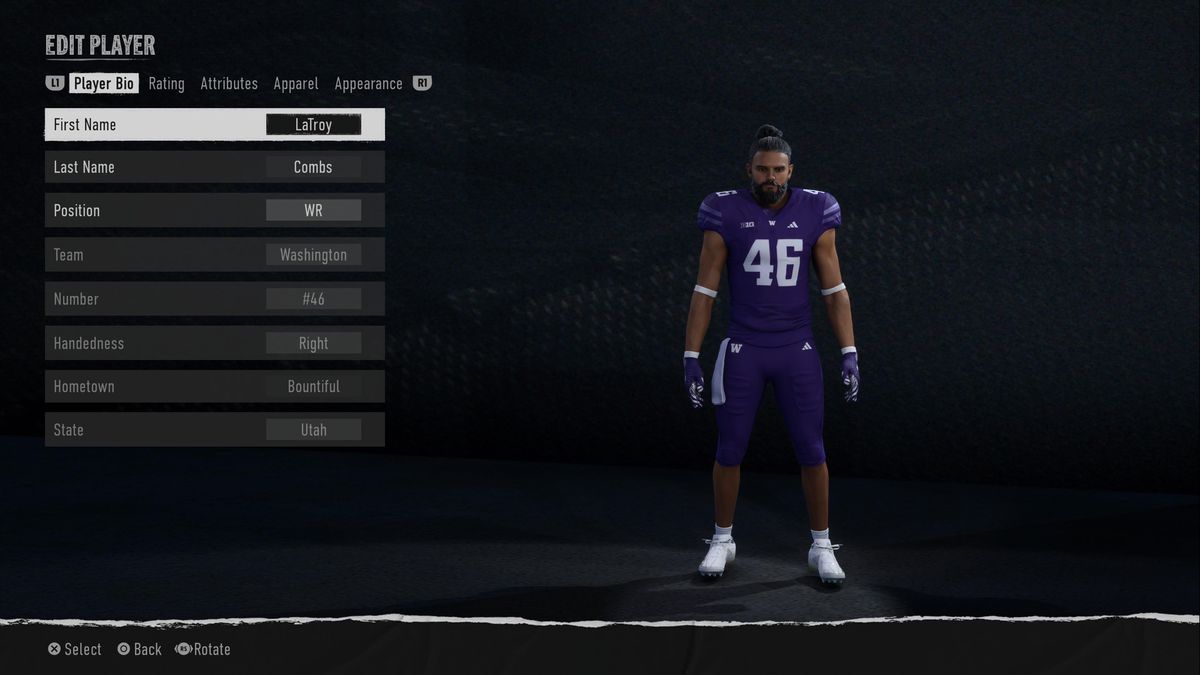Open the Rating tab
The height and width of the screenshot is (675, 1200).
coord(166,84)
